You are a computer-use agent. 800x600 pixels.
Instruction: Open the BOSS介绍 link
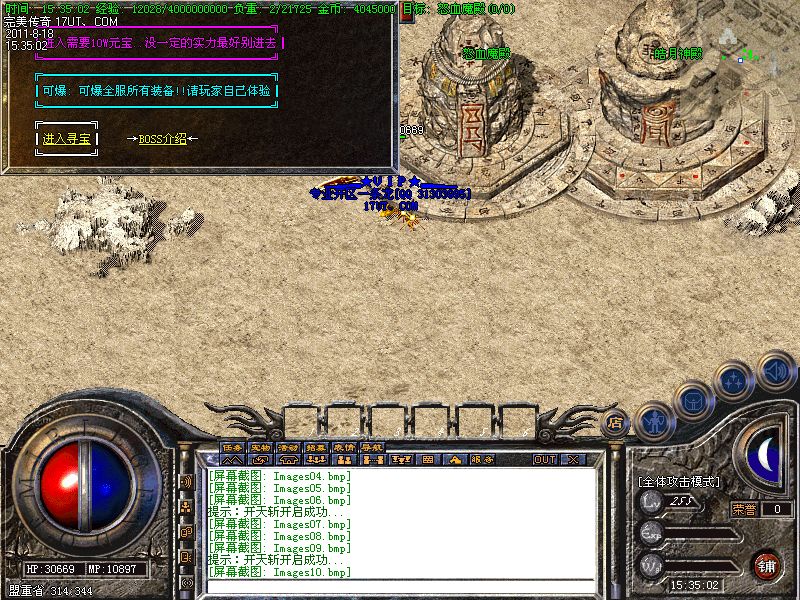(x=163, y=139)
